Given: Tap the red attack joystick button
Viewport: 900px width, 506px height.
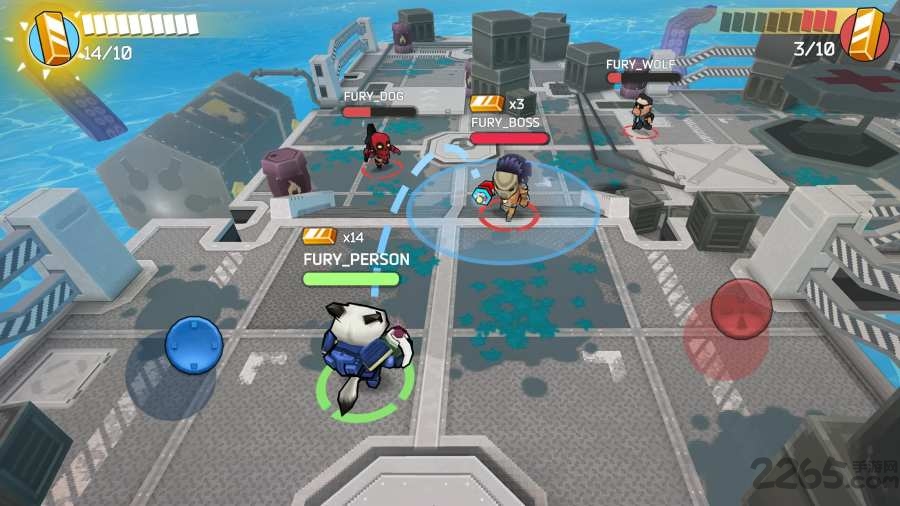Looking at the screenshot, I should [740, 309].
